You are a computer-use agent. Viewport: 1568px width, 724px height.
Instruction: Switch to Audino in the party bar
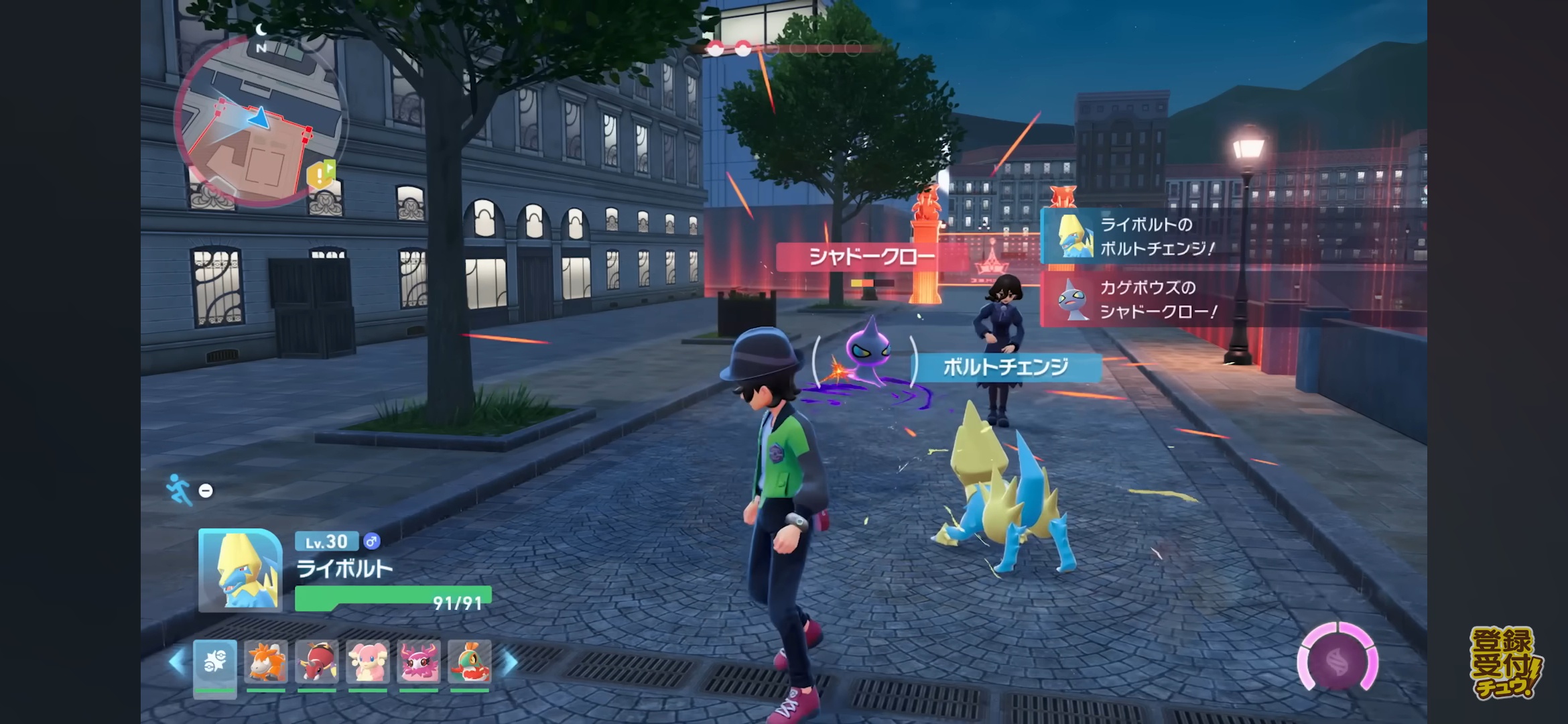tap(368, 662)
